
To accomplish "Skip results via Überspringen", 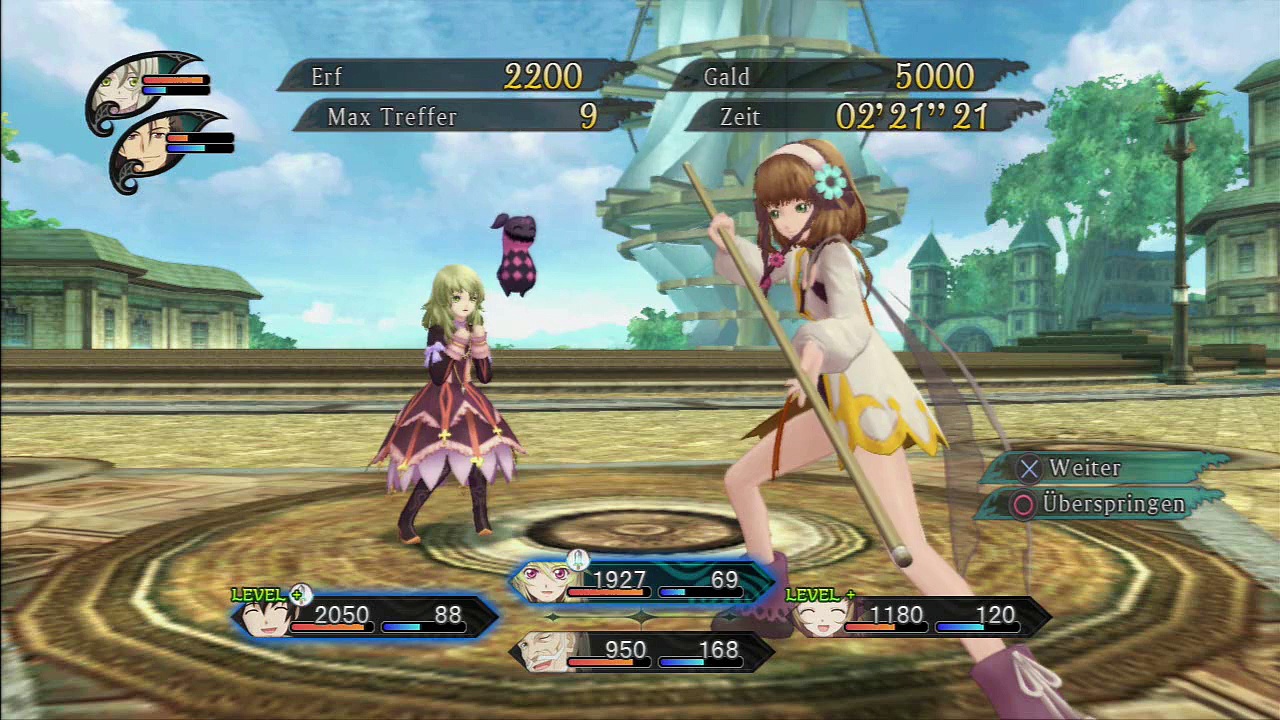I will point(1100,504).
